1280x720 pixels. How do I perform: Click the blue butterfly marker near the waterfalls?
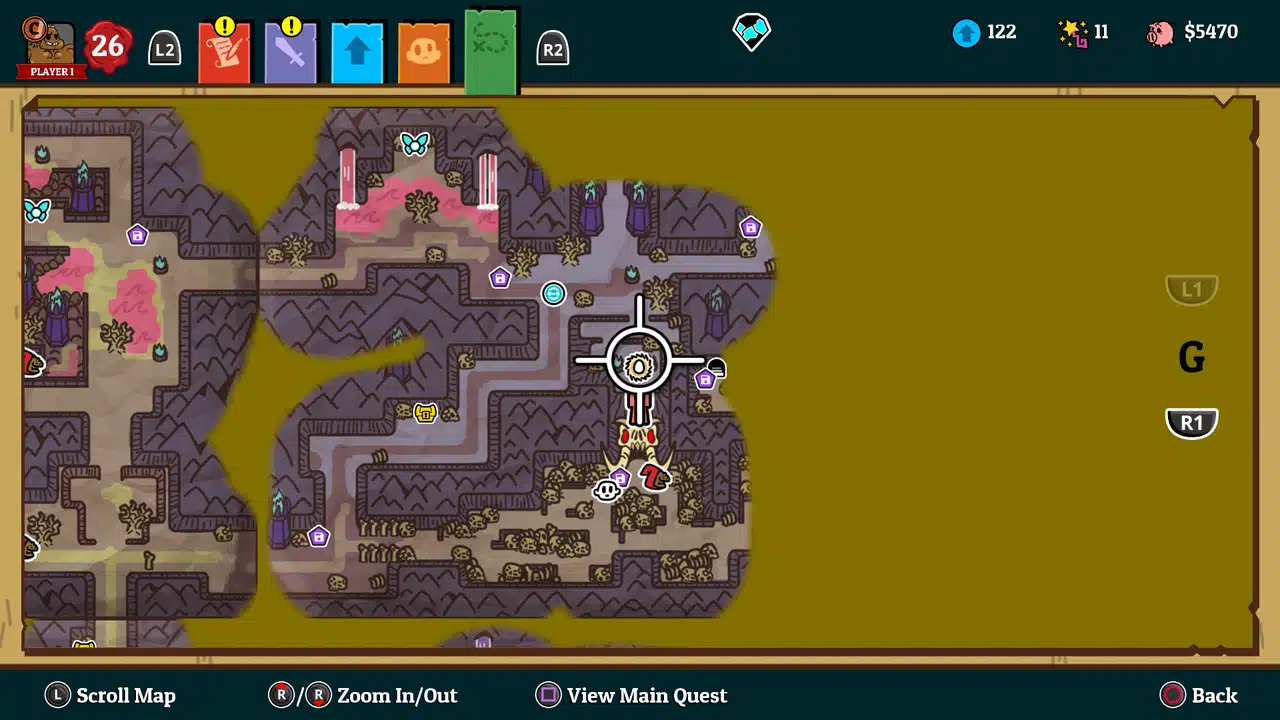pos(414,143)
